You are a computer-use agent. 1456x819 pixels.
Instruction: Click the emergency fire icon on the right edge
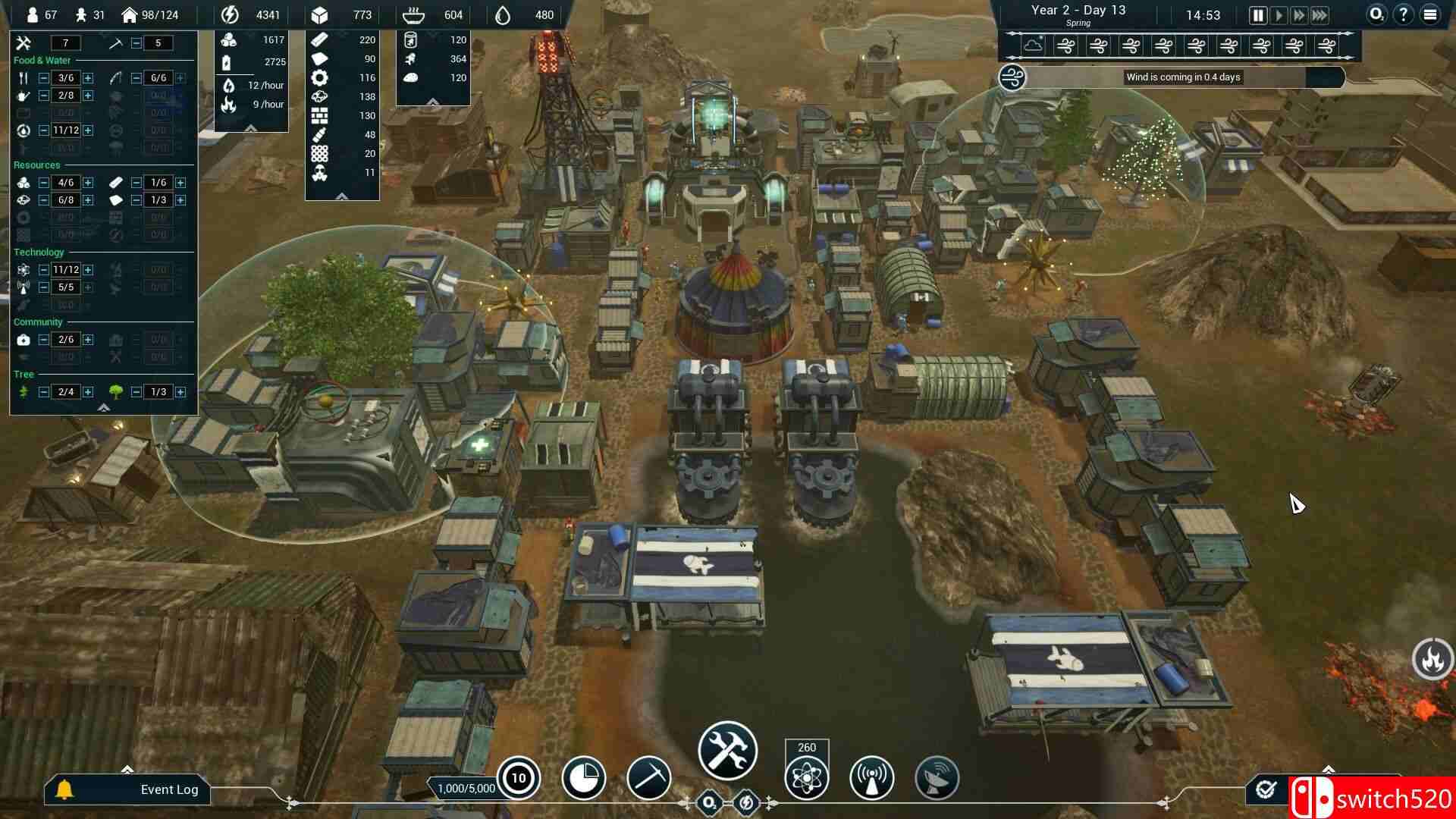[1431, 660]
